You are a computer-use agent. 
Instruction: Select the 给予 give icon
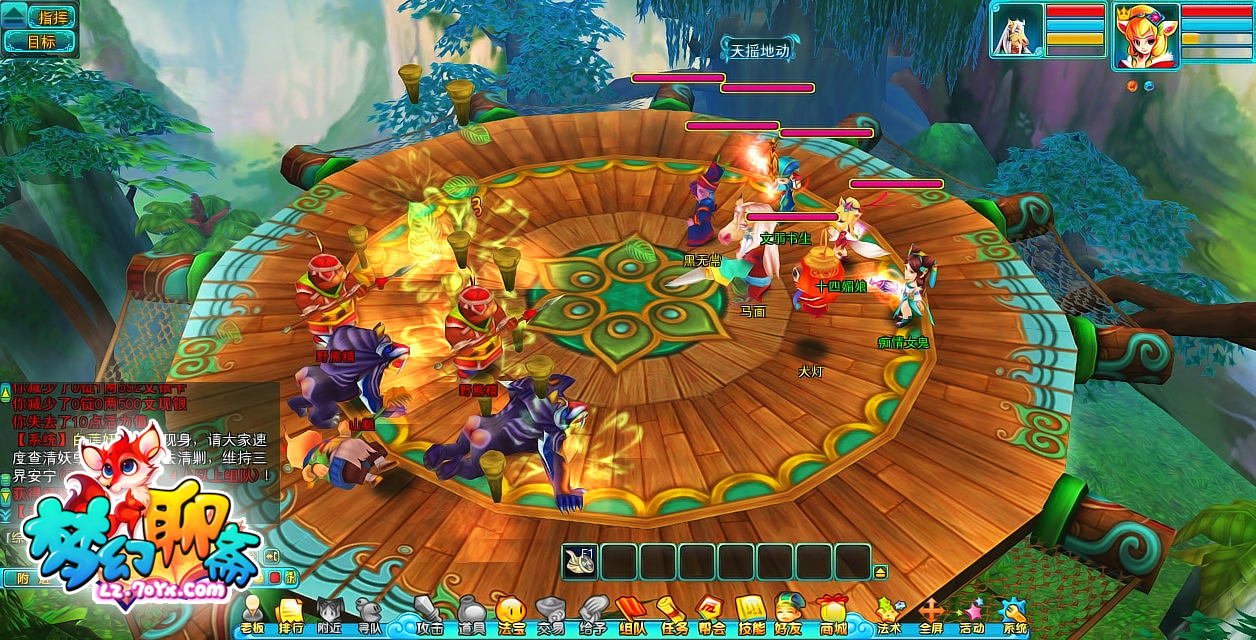click(x=593, y=612)
